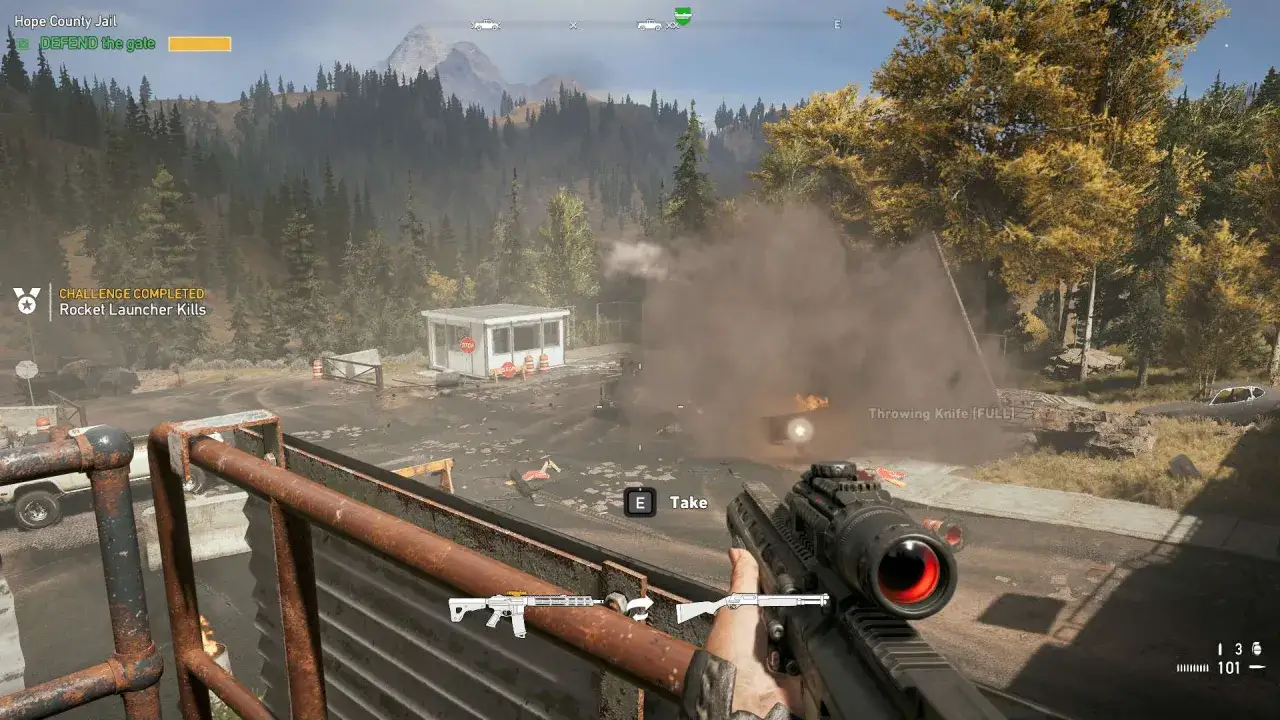Select the grenade icon near the ammo counter

point(1257,648)
